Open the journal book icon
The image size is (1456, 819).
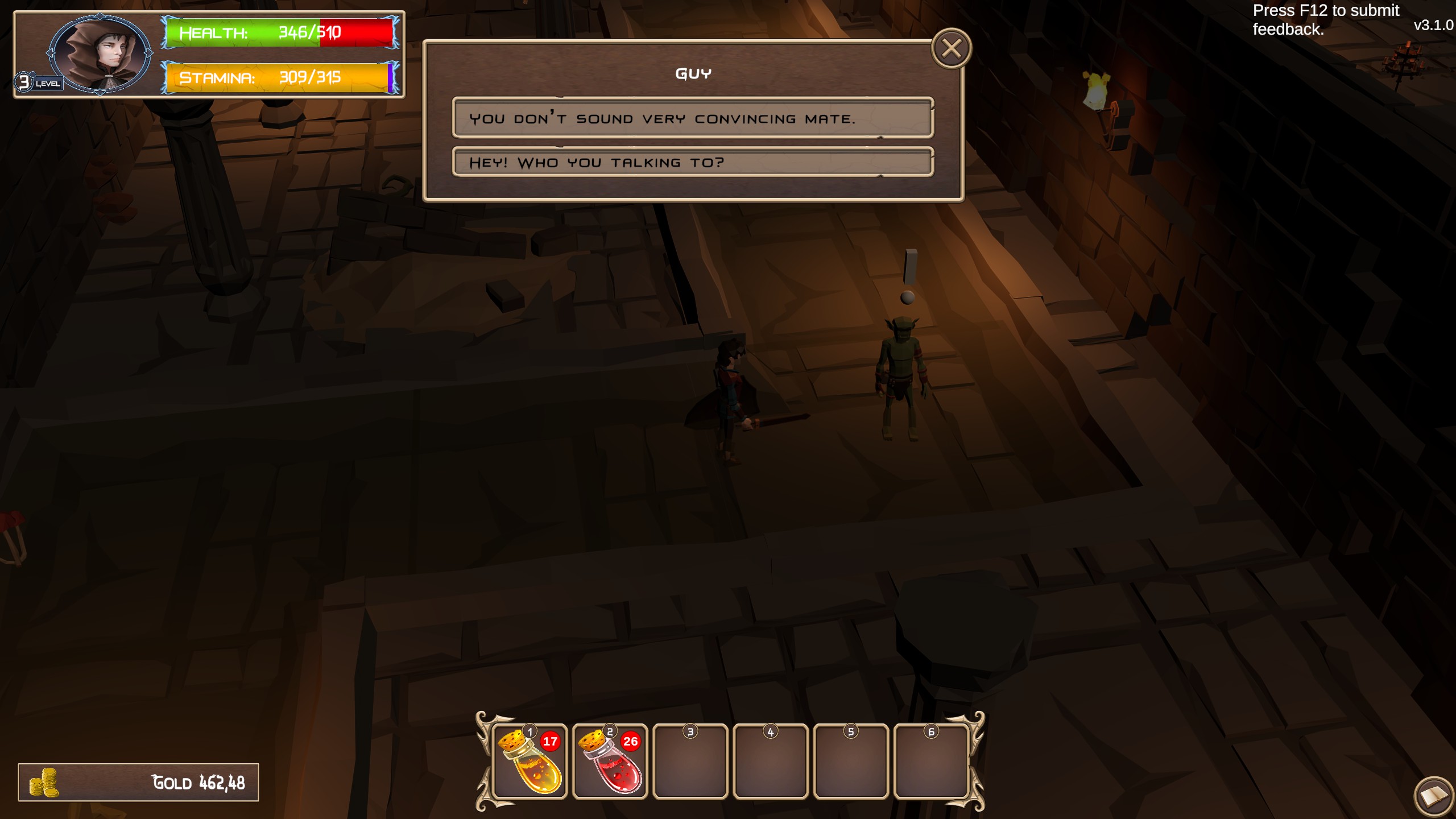tap(1434, 796)
